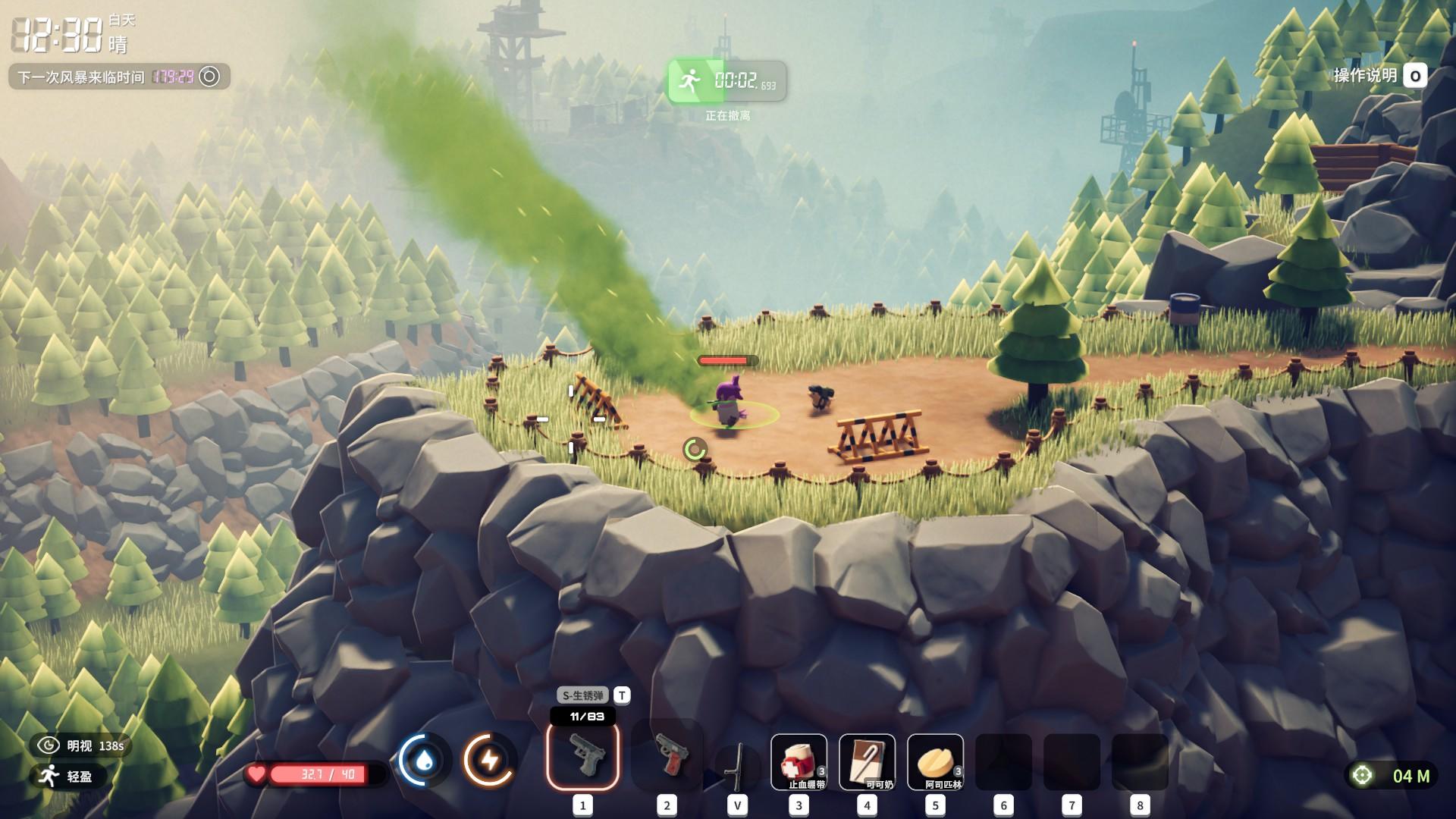The image size is (1456, 819).
Task: Click the lightning bolt energy gauge
Action: point(489,761)
